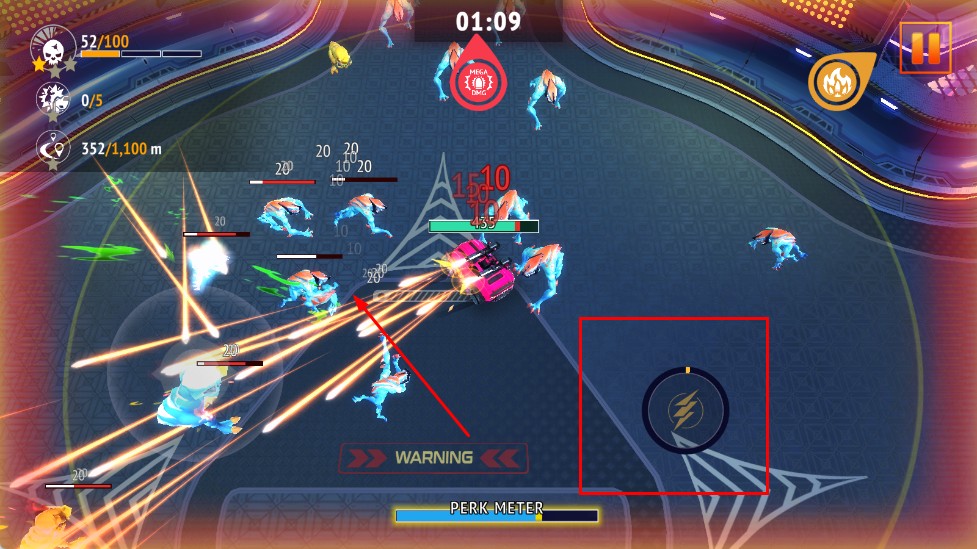Activate the flame special ability icon
Viewport: 977px width, 549px height.
[x=836, y=82]
